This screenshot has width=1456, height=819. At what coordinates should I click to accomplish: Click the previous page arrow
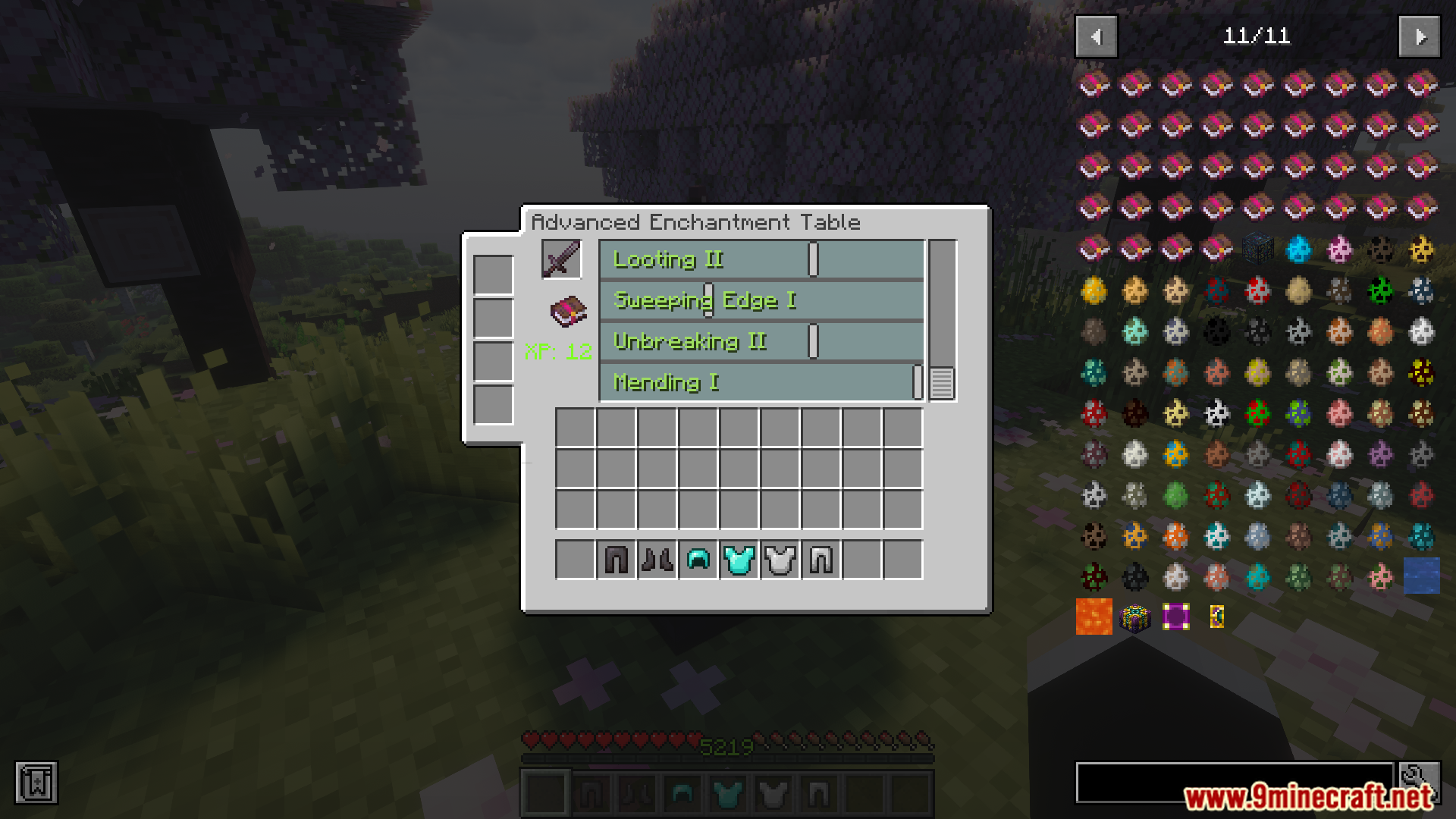click(1095, 36)
